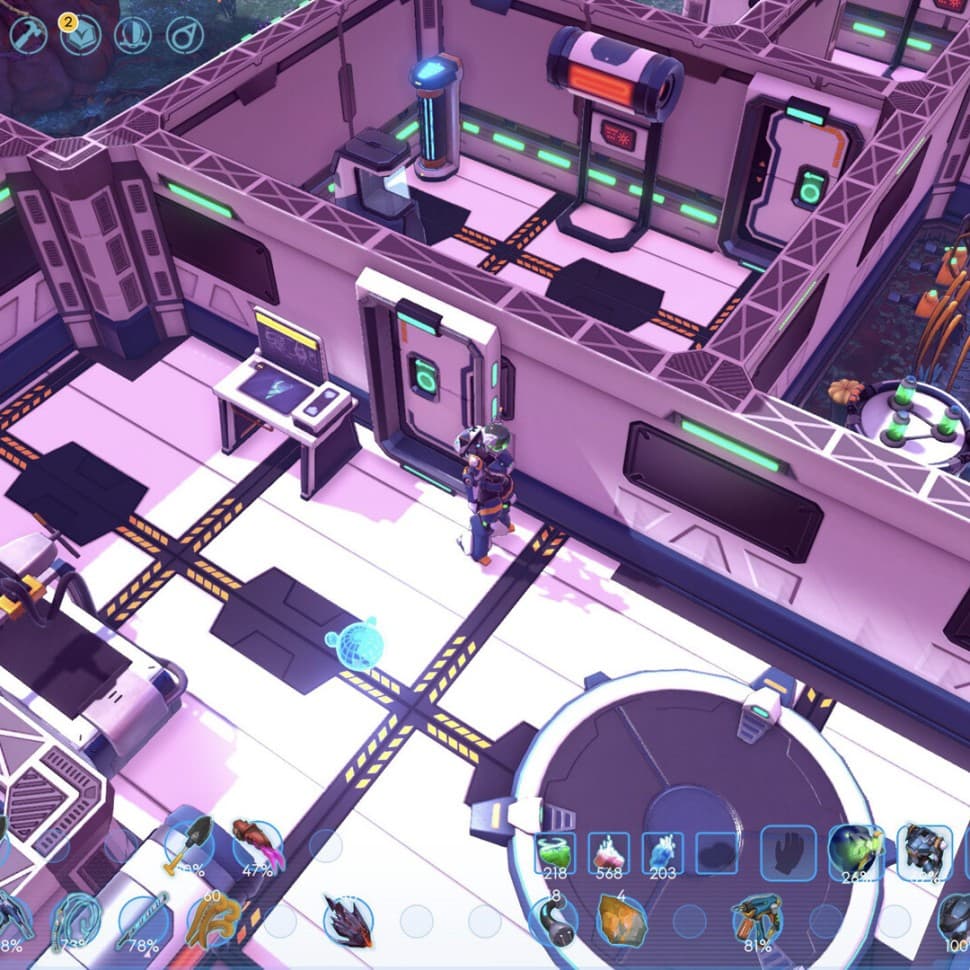The width and height of the screenshot is (970, 970).
Task: Select the blade tool at 78%
Action: 144,921
